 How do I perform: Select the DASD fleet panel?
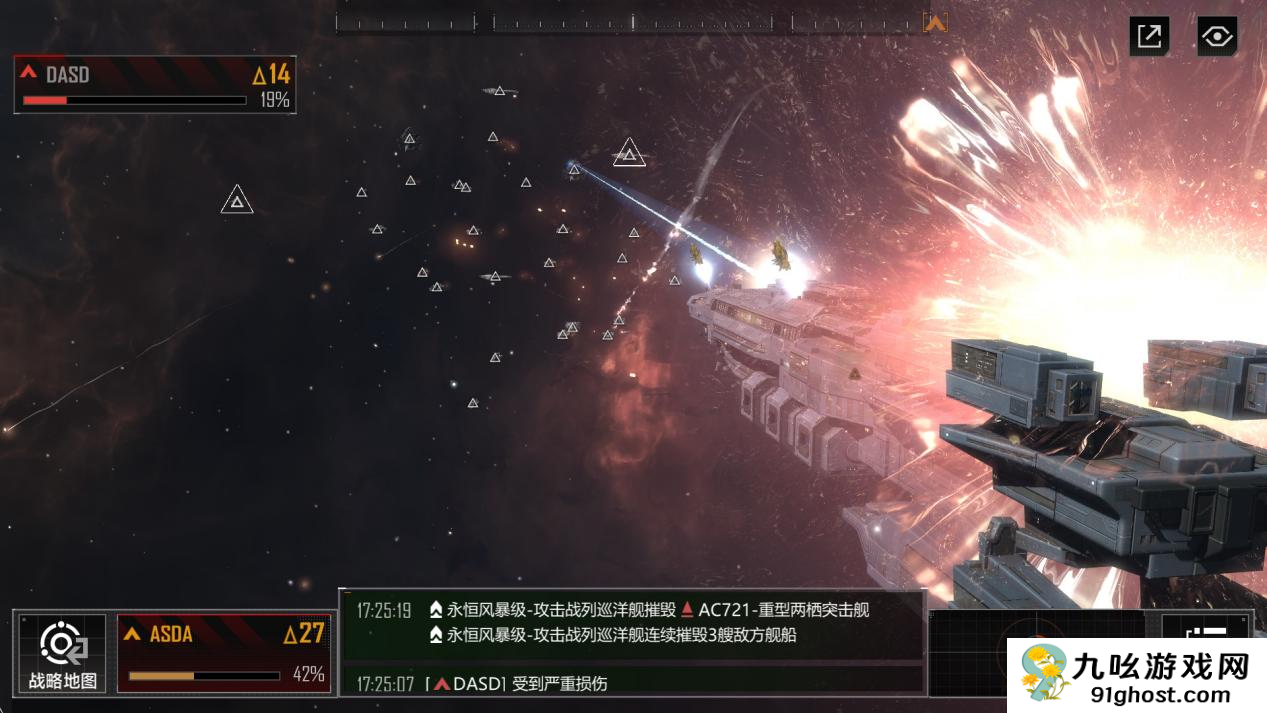(155, 85)
